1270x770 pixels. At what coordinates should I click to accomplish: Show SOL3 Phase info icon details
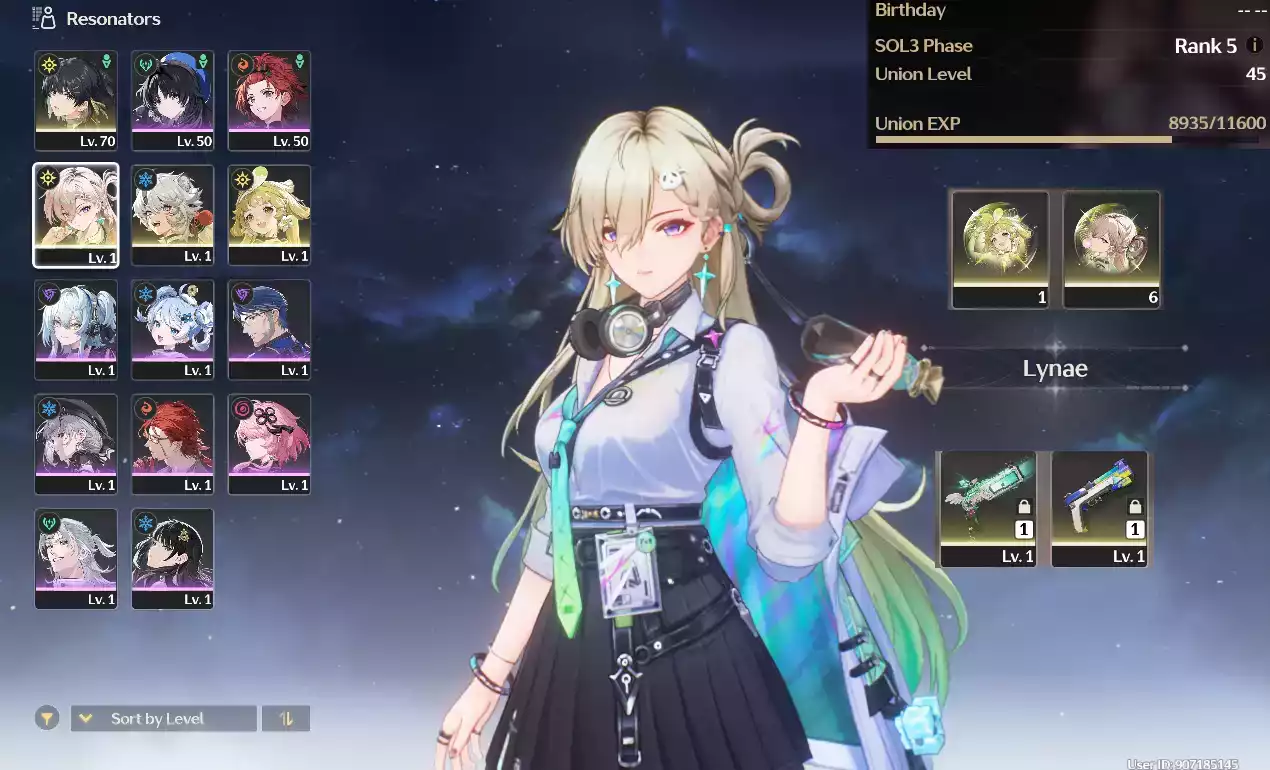[x=1255, y=46]
